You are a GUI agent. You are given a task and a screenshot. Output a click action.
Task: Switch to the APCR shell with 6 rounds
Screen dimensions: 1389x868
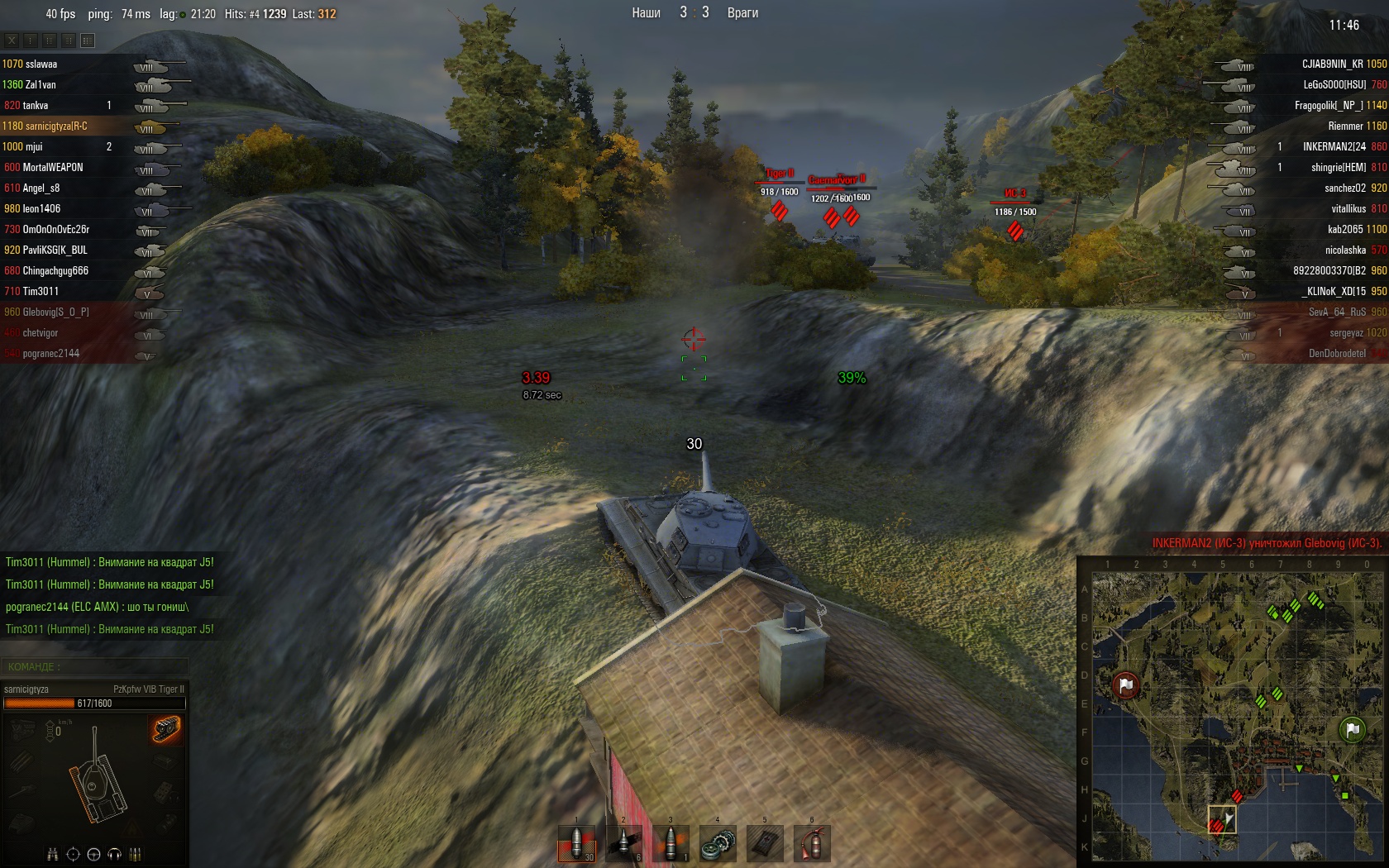coord(623,844)
